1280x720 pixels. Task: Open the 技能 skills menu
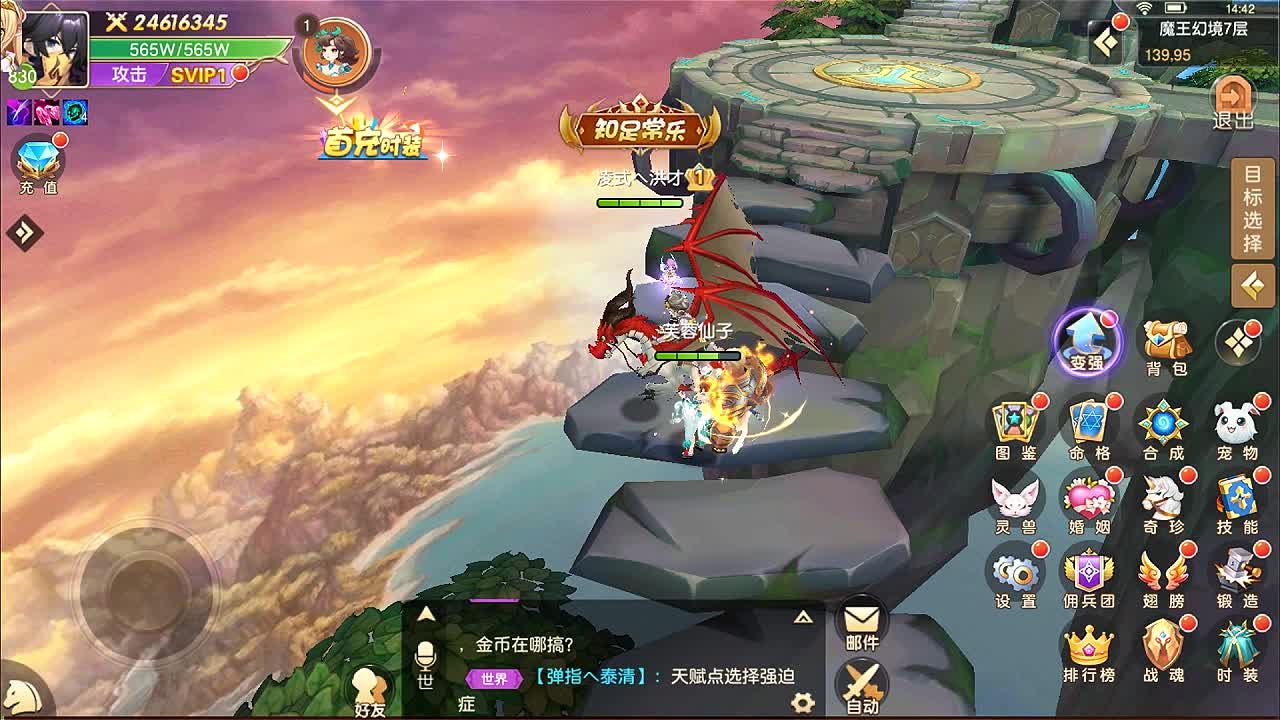(x=1237, y=502)
